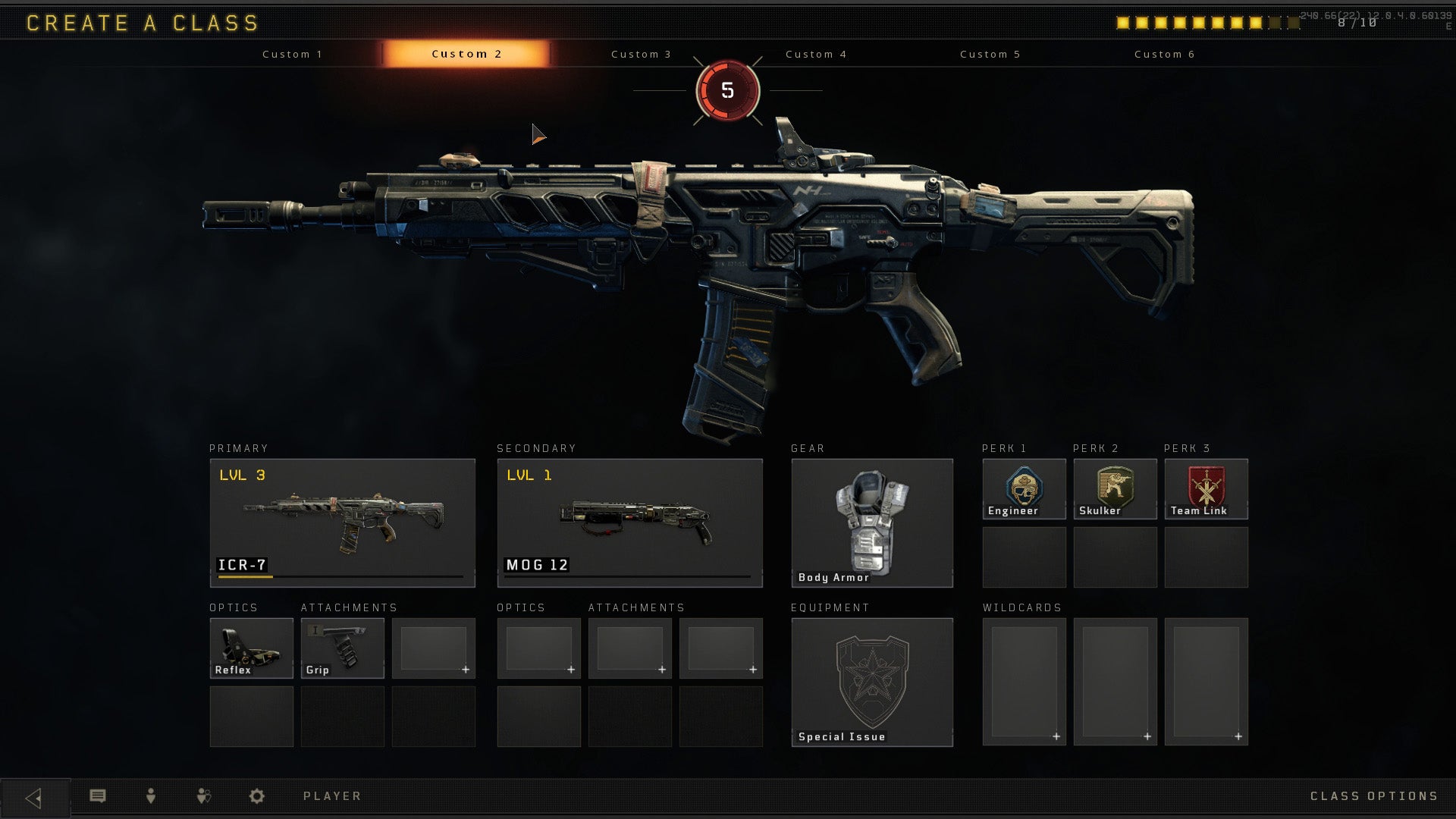
Task: Change the Reflex optic slot
Action: pyautogui.click(x=251, y=648)
